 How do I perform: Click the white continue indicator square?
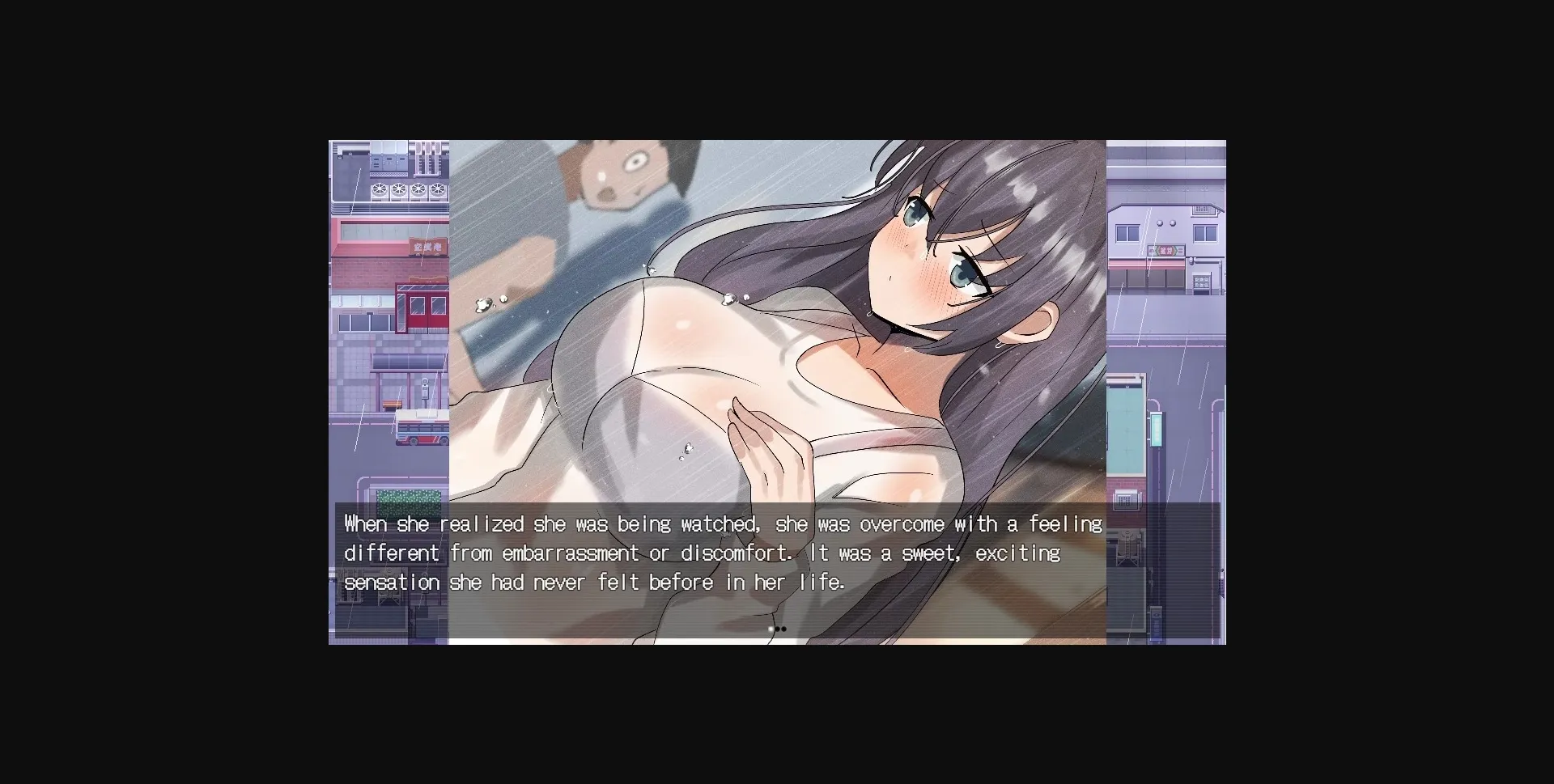pyautogui.click(x=771, y=629)
